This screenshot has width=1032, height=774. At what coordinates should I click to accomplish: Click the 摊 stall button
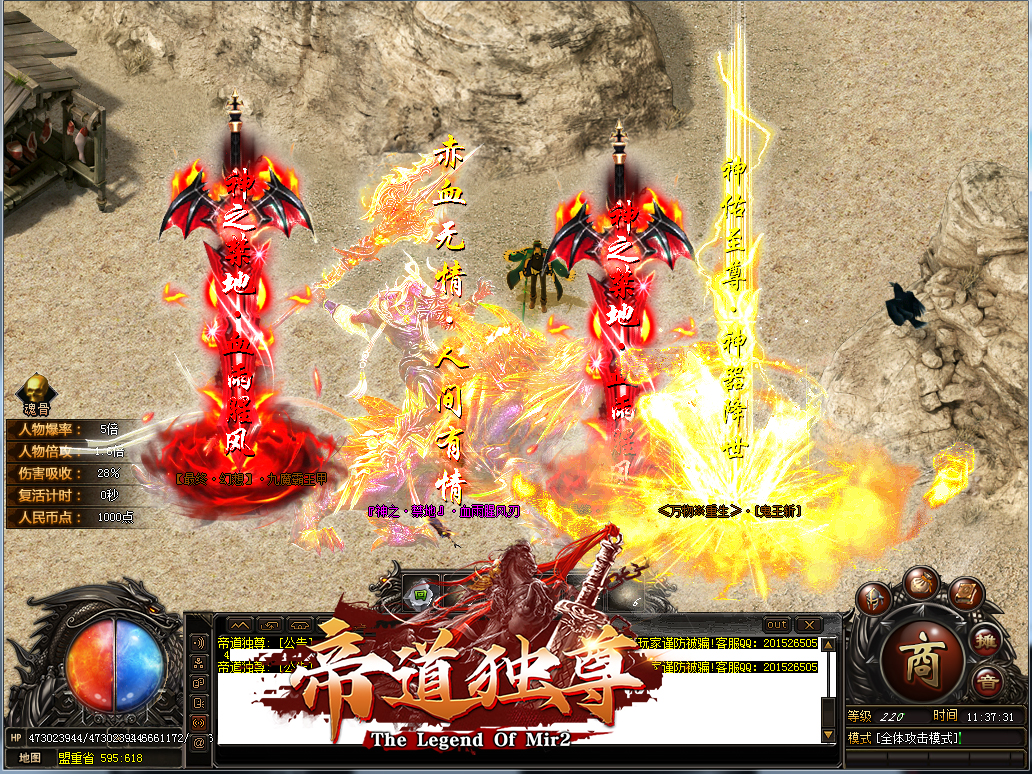point(985,642)
